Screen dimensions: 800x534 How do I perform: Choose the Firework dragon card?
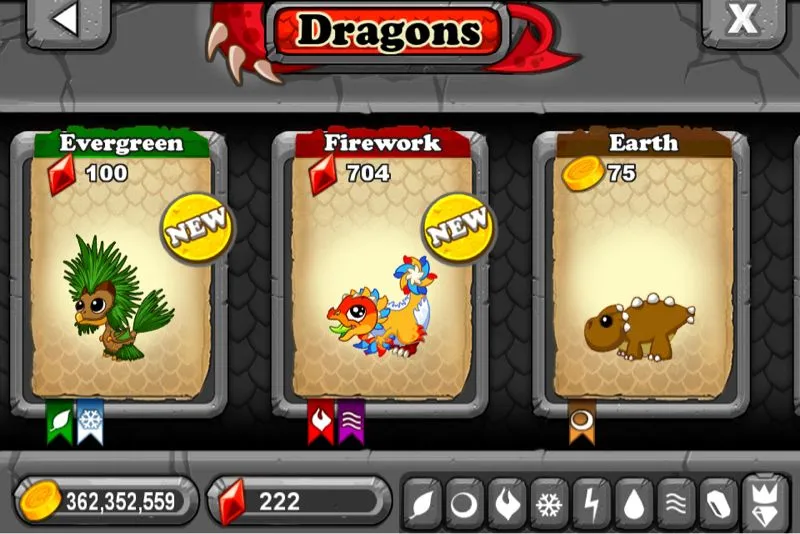[x=381, y=270]
